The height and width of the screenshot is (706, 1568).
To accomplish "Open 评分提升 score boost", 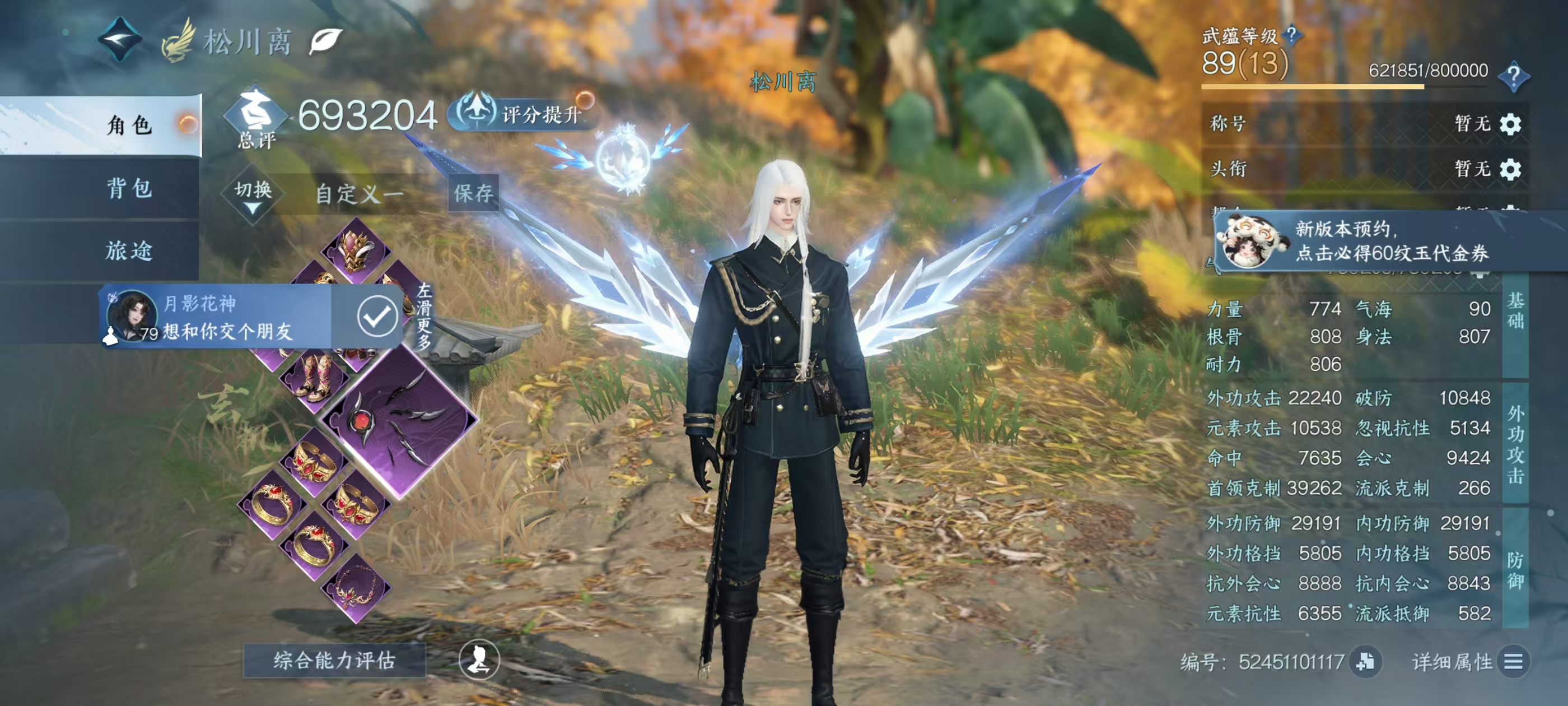I will pyautogui.click(x=524, y=114).
